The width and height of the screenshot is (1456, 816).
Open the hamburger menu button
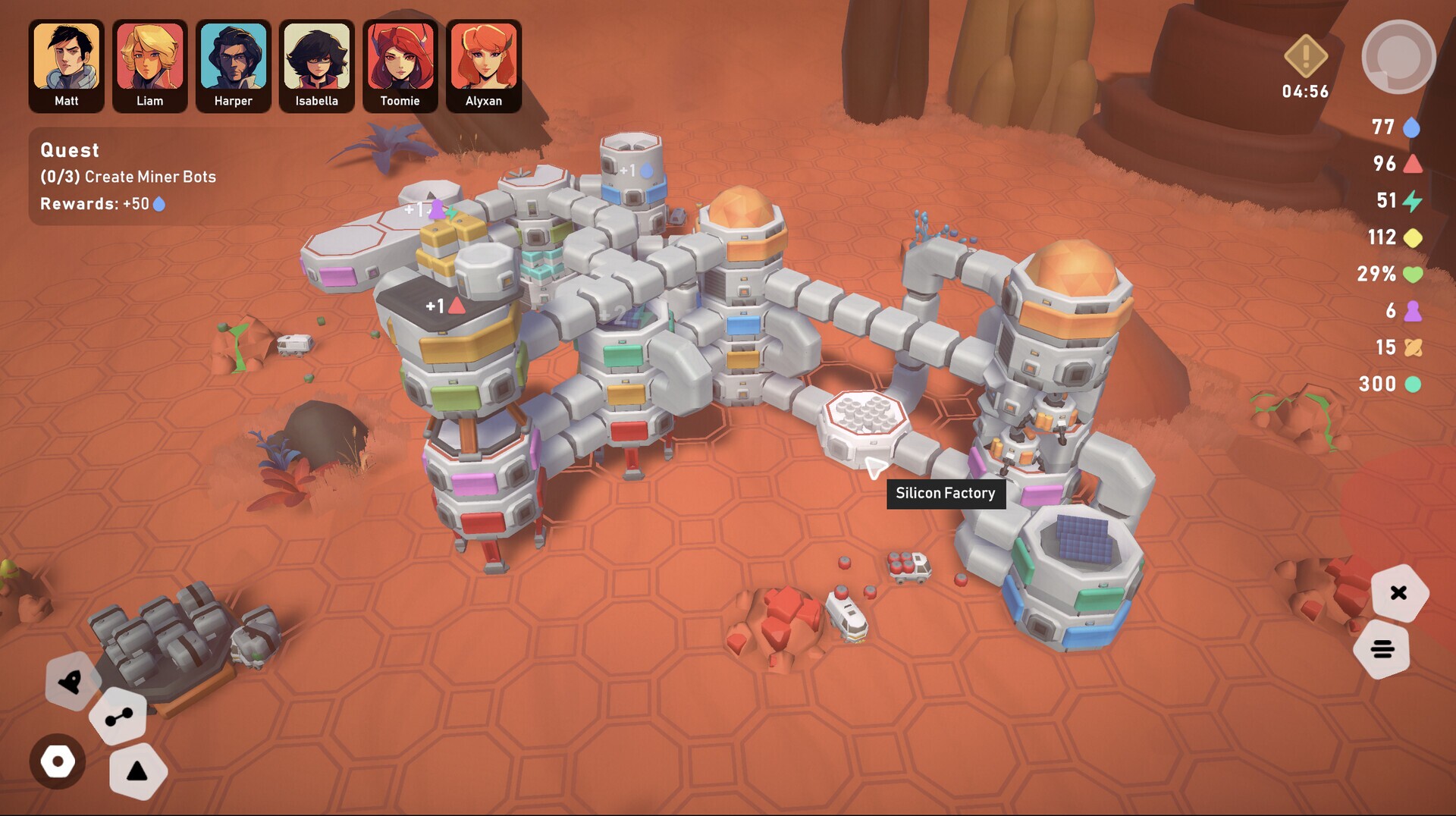click(1383, 649)
